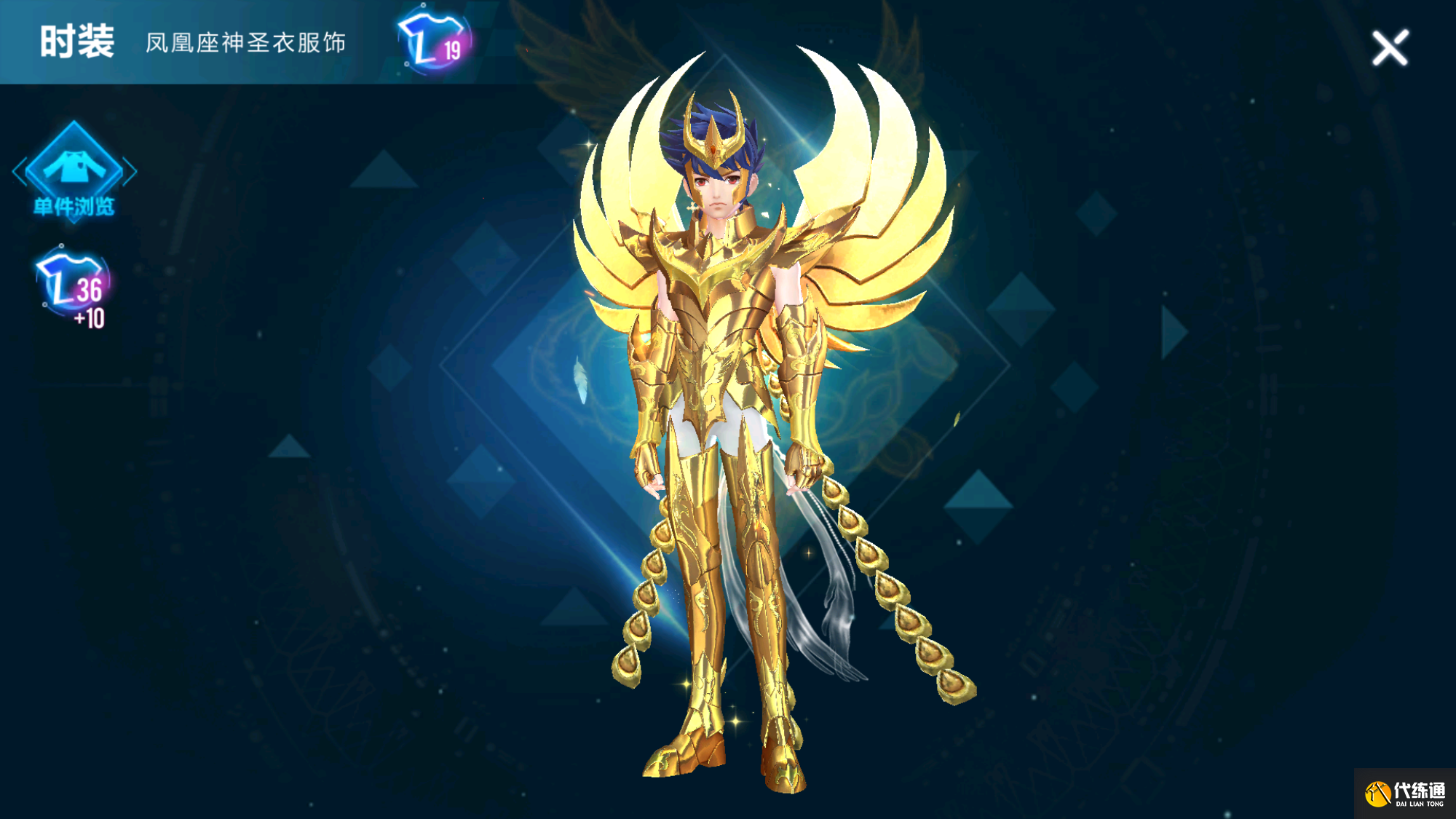This screenshot has height=819, width=1456.
Task: Open the 单件浏览 single-item browse view
Action: click(74, 173)
